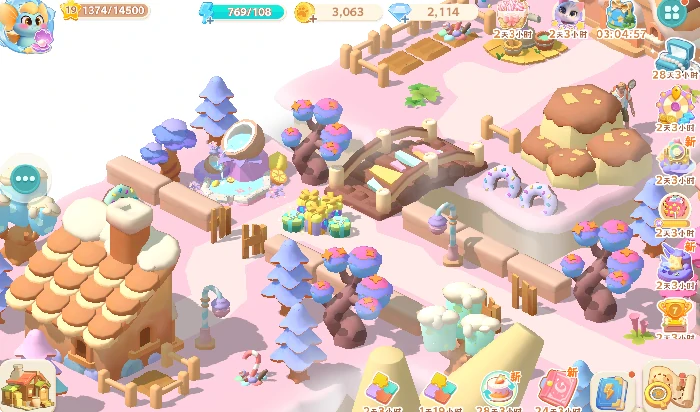Image resolution: width=700 pixels, height=412 pixels.
Task: Open the treasure map with magnifier
Action: click(662, 386)
